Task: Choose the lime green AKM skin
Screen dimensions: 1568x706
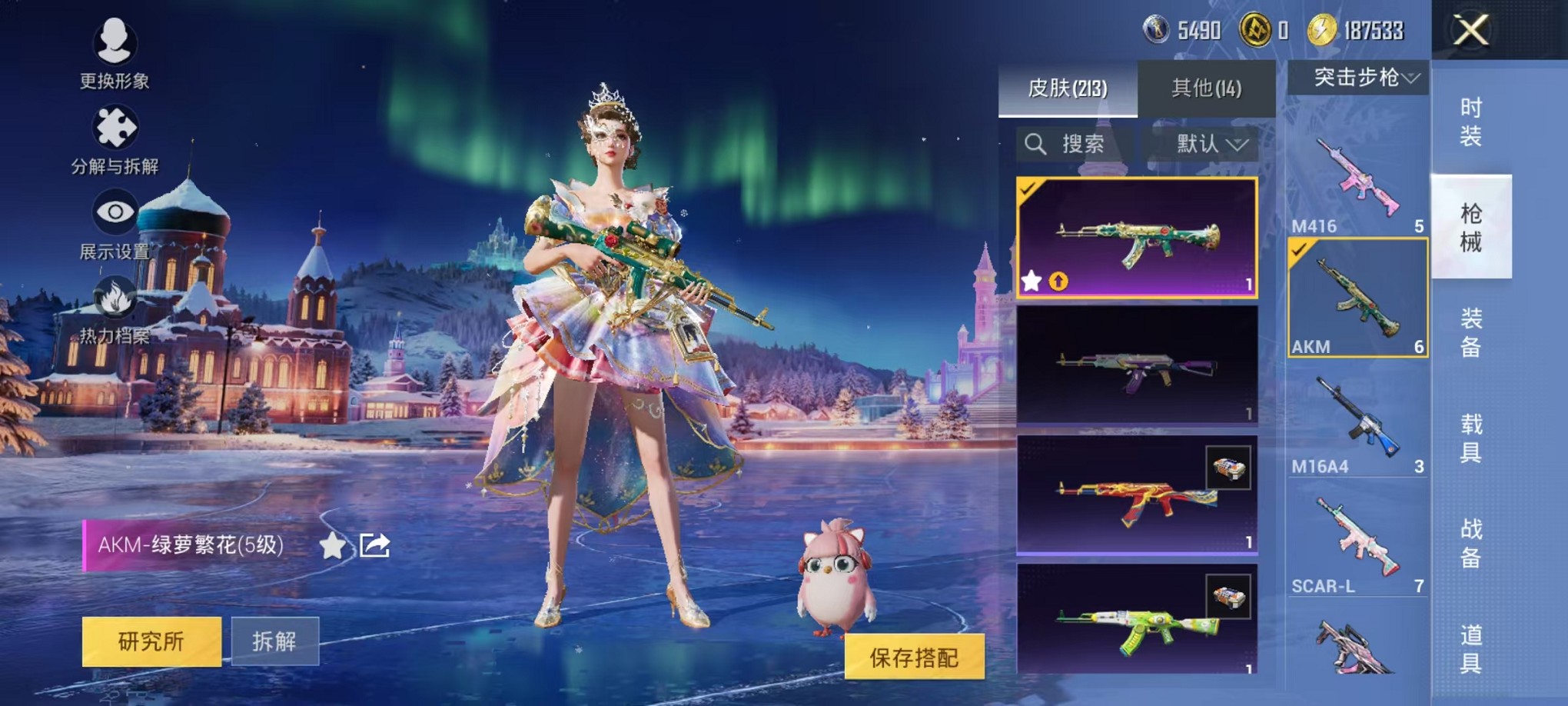Action: [1137, 620]
